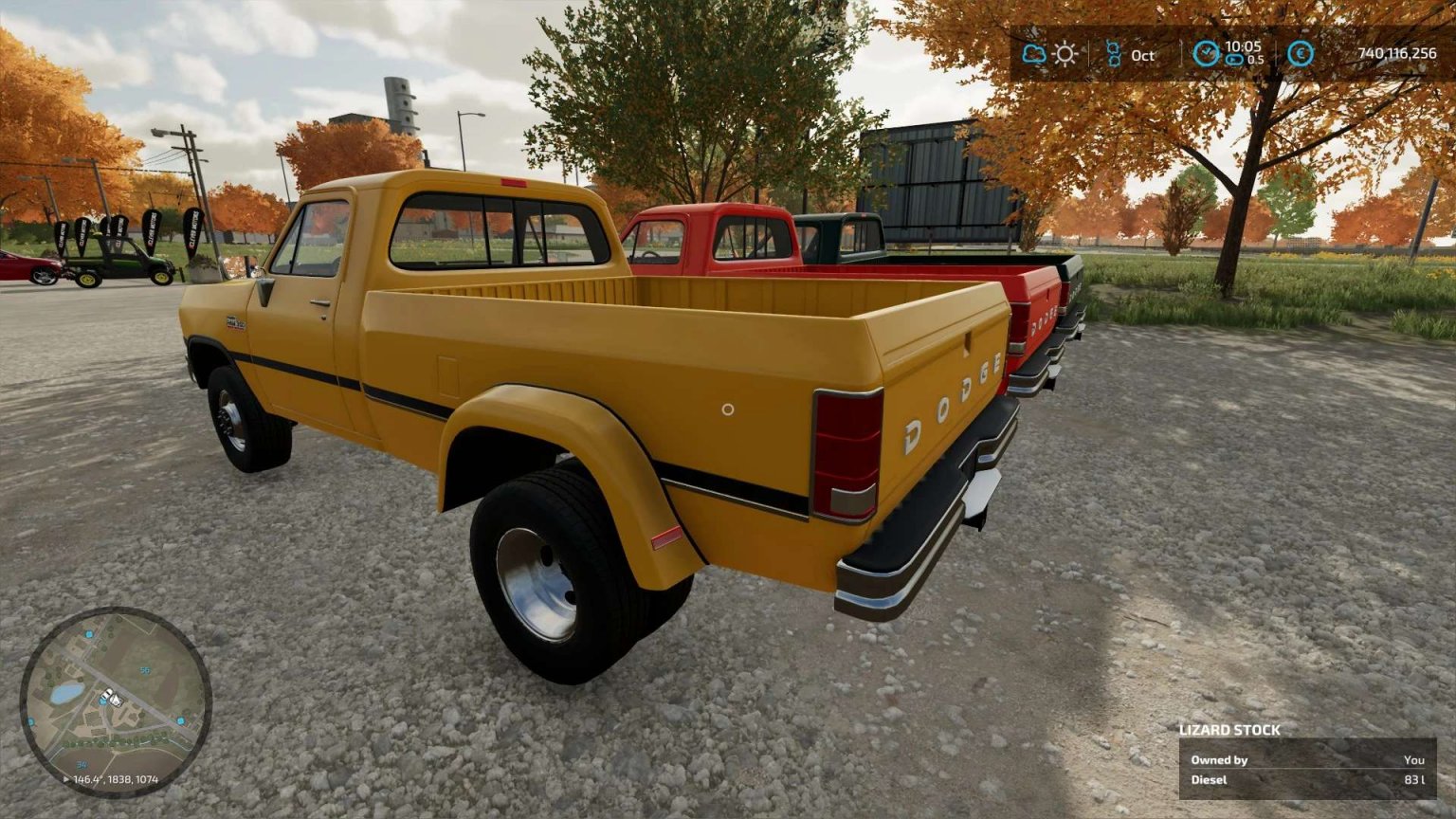
Task: Expand the arrow before the 146.4° coordinates
Action: tap(66, 779)
